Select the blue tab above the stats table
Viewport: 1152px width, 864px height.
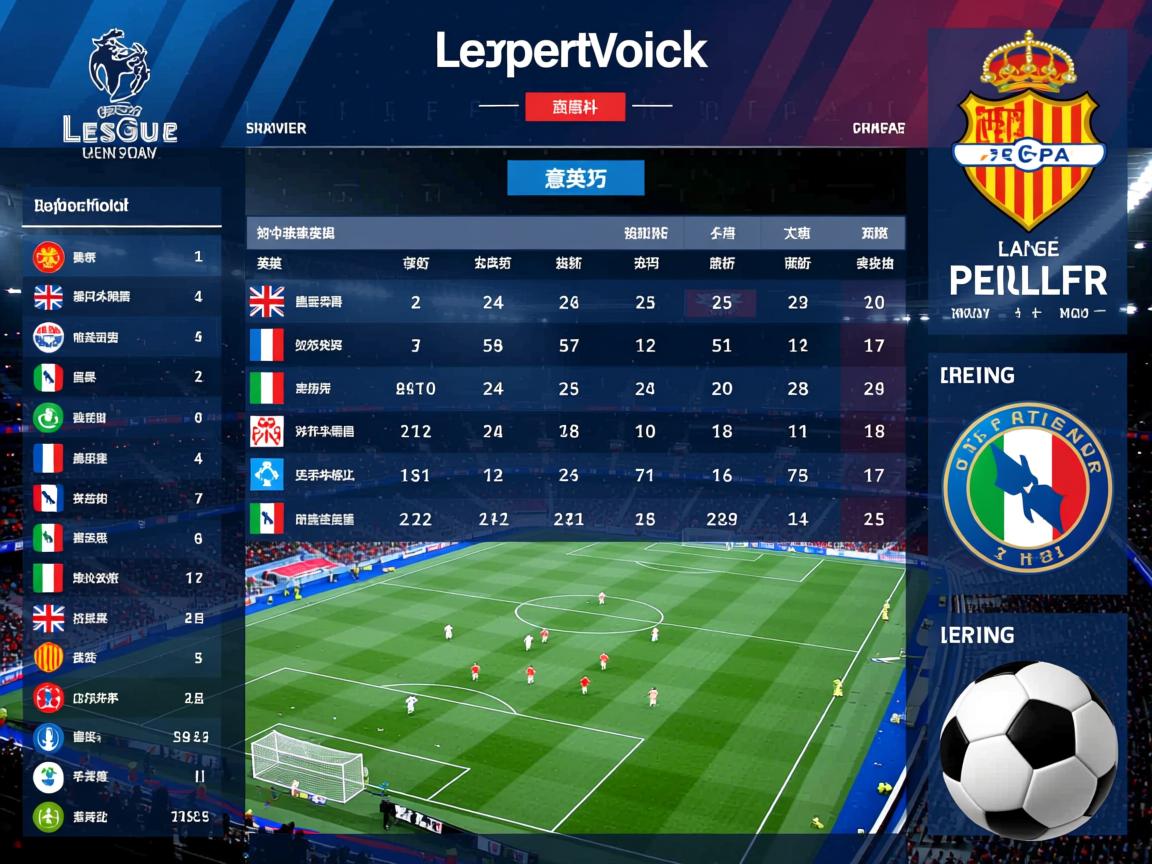575,178
